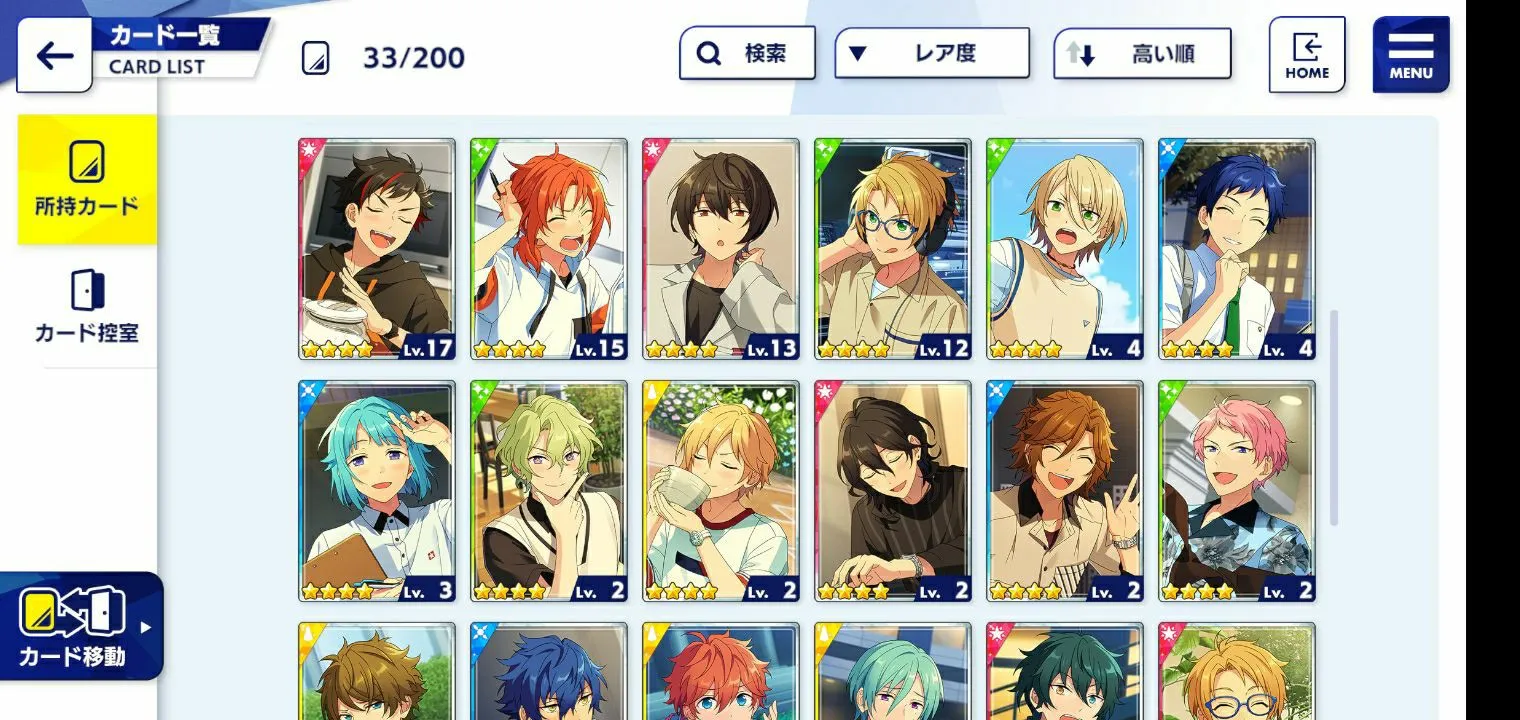Choose the Lv.15 orange-haired card
1520x720 pixels.
pyautogui.click(x=549, y=249)
